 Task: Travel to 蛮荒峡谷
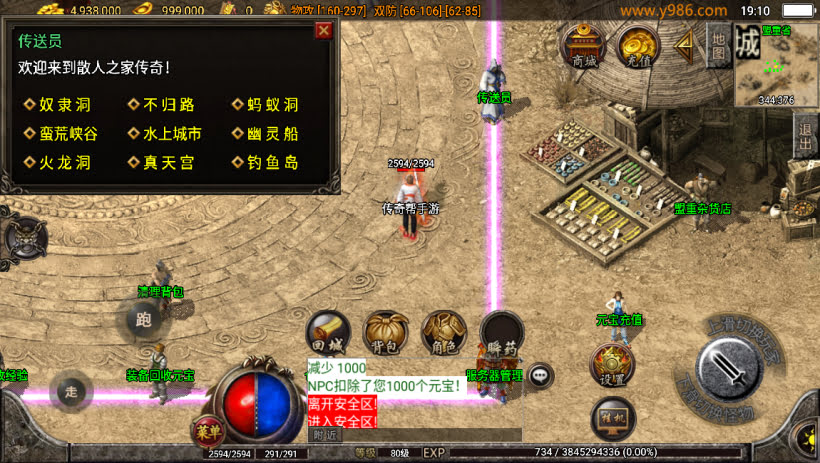click(69, 134)
